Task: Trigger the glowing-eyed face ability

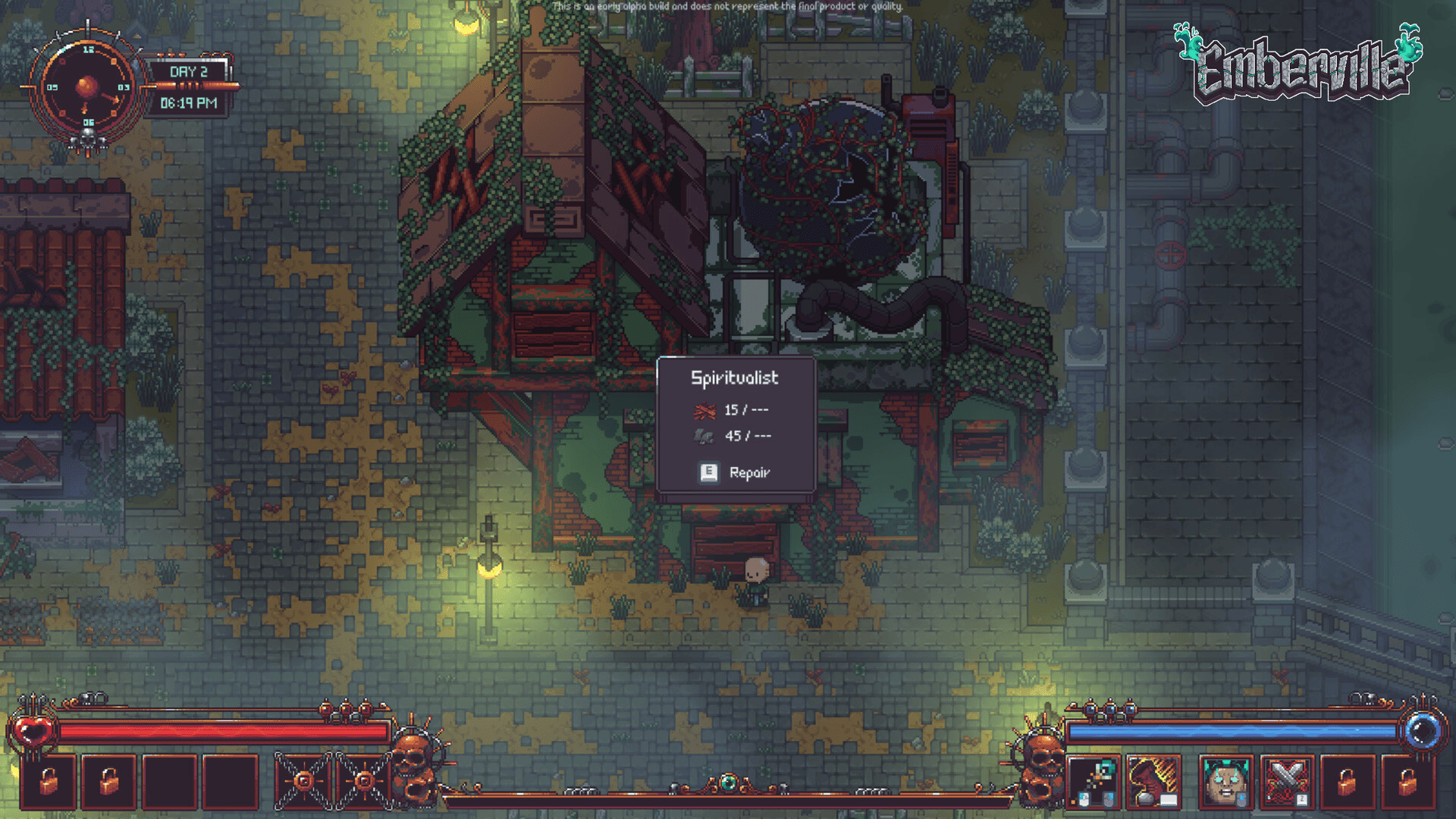Action: 1225,782
